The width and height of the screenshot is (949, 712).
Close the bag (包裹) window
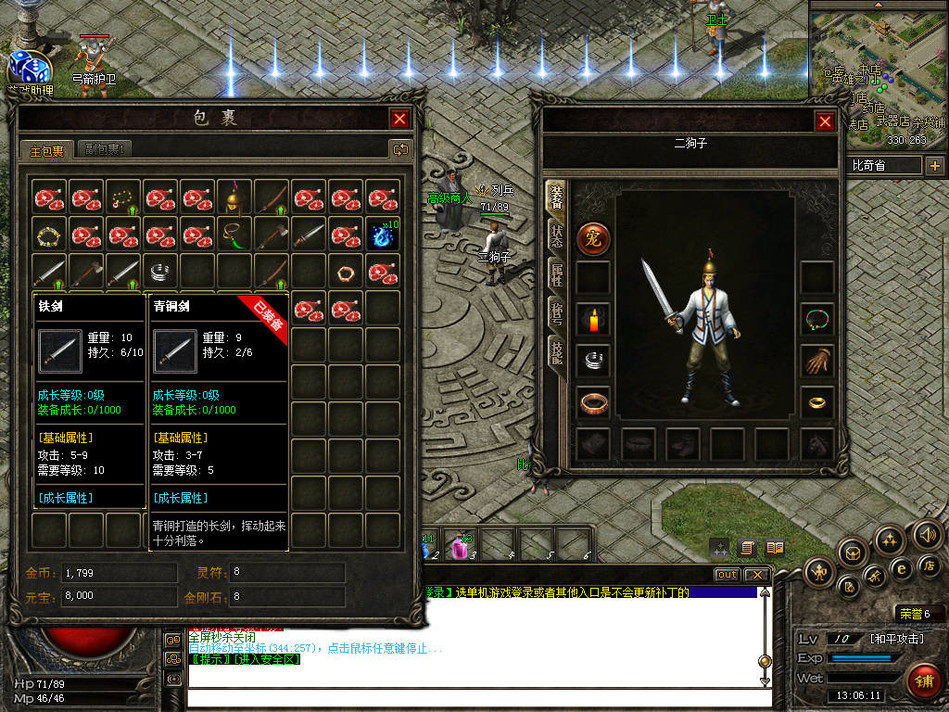coord(400,119)
